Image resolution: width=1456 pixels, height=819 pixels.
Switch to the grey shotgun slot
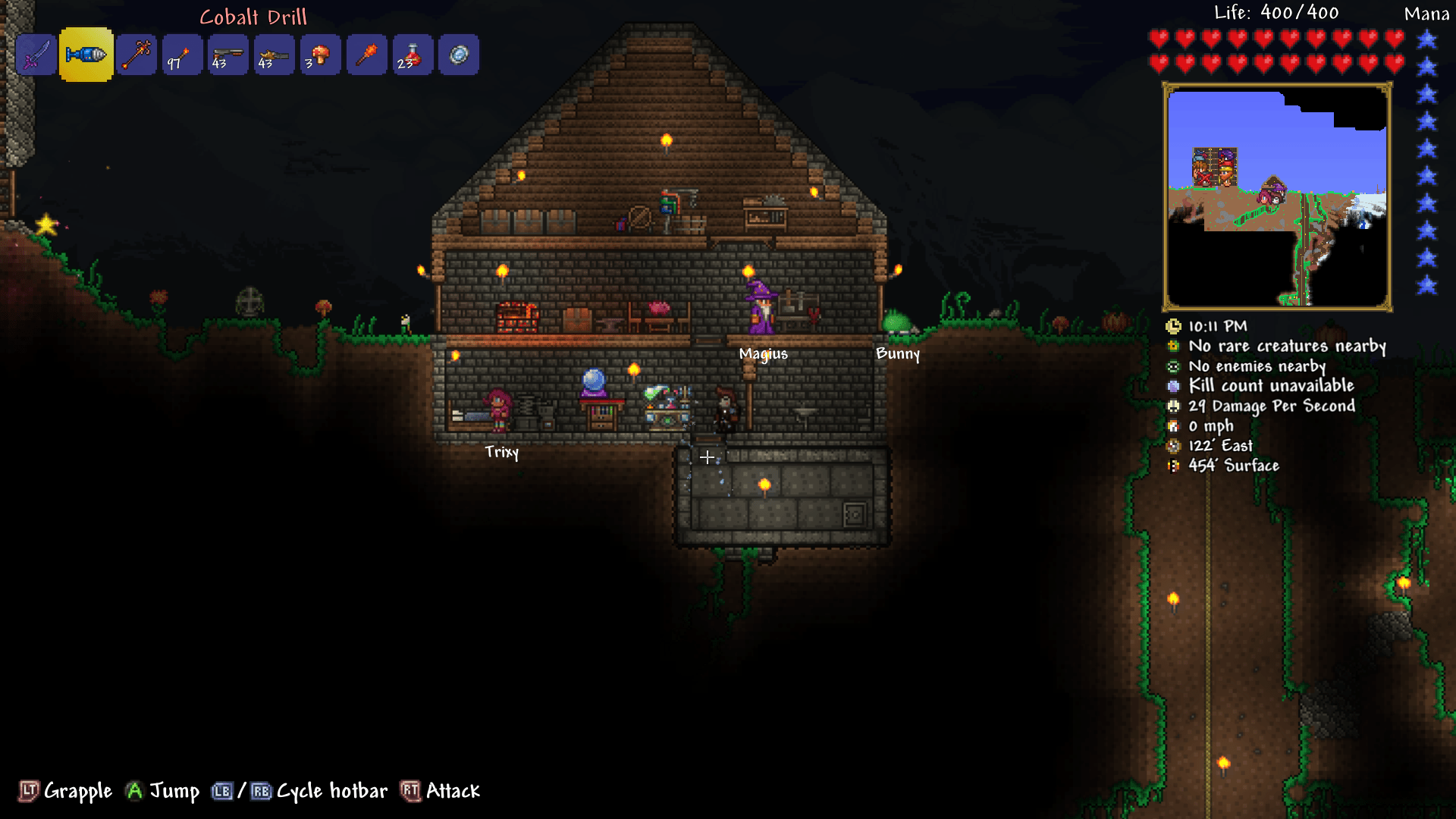(228, 55)
